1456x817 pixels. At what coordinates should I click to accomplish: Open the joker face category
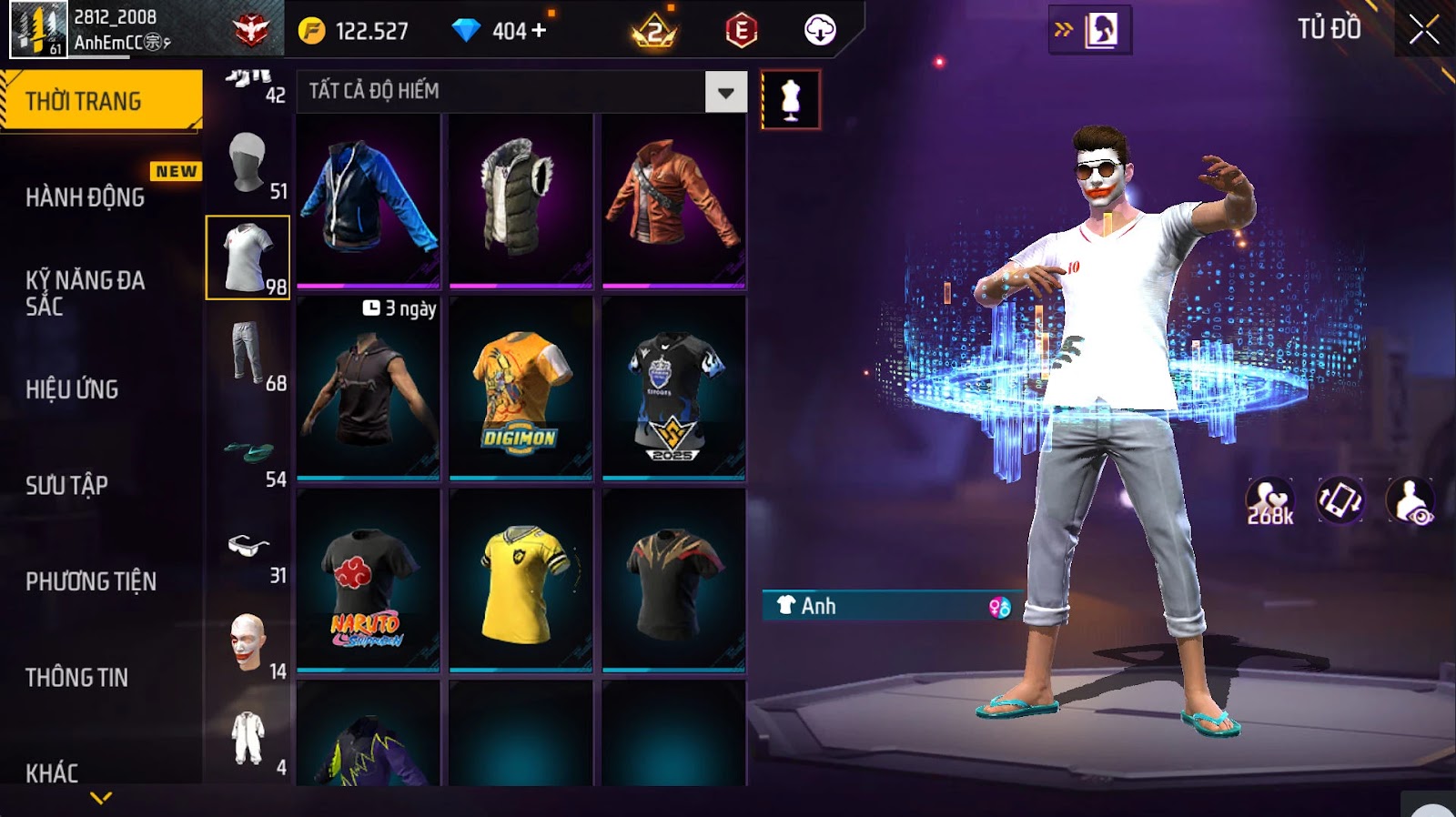tap(248, 642)
